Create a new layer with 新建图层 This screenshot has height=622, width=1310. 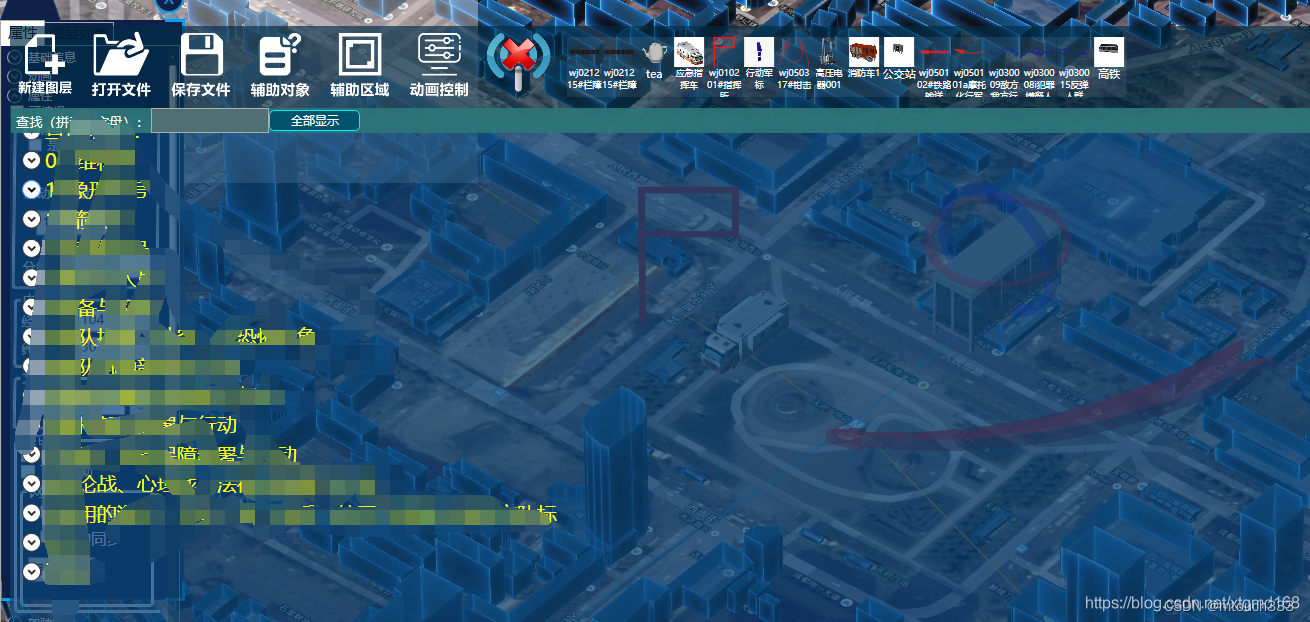[x=45, y=63]
